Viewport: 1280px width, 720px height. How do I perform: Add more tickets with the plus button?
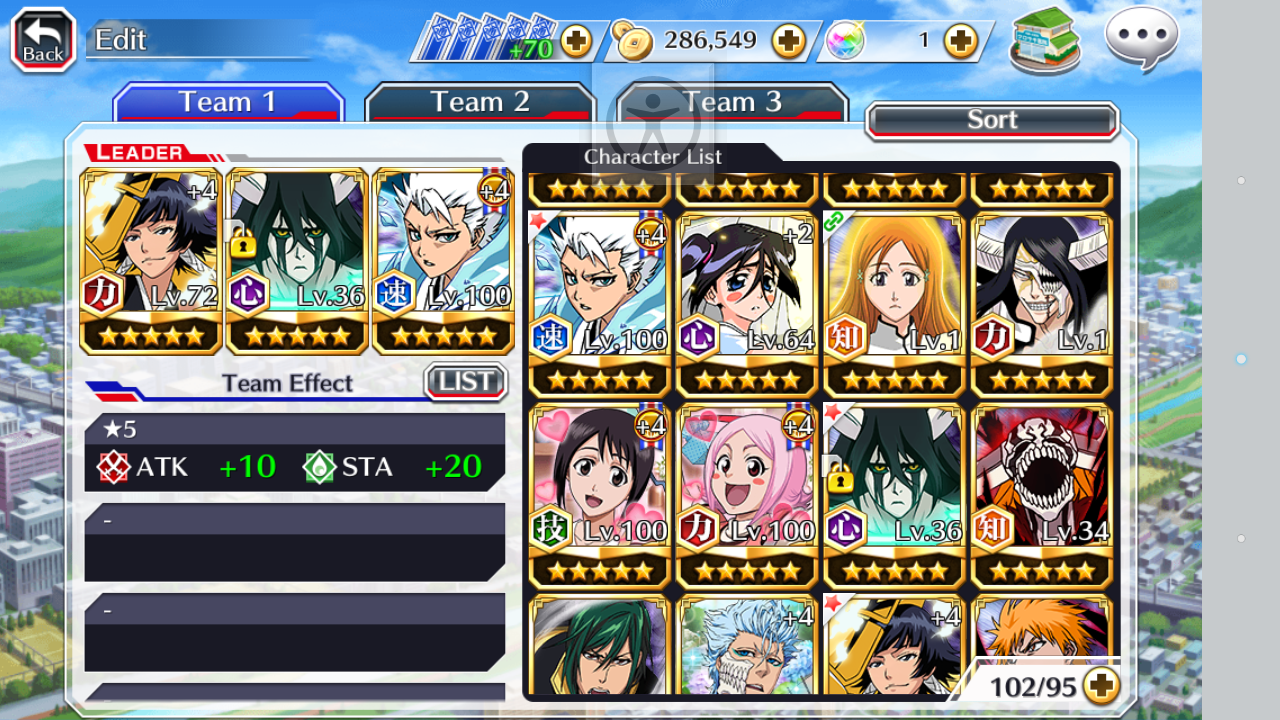(576, 41)
